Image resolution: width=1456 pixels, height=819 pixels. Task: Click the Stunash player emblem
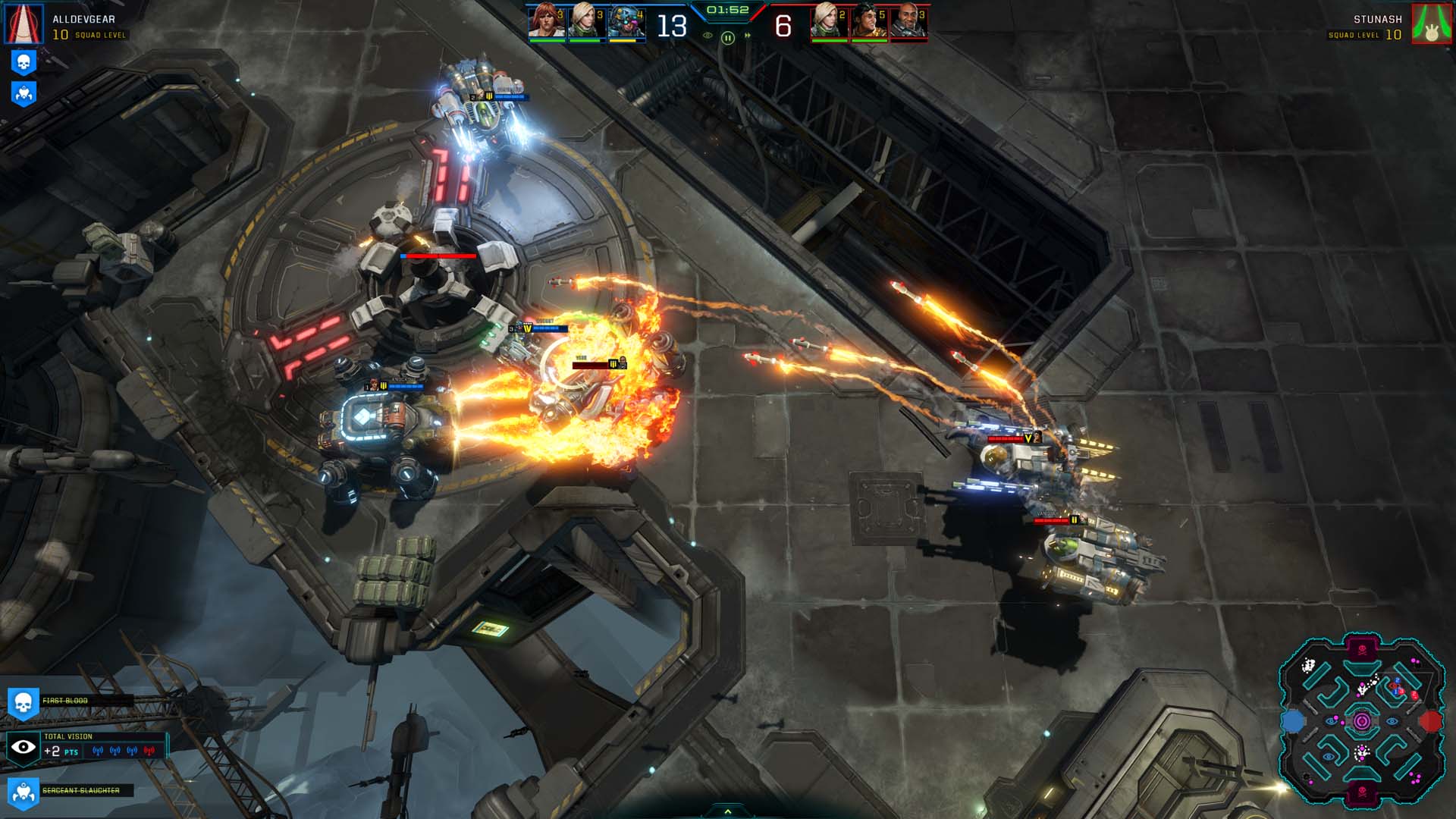(x=1431, y=24)
